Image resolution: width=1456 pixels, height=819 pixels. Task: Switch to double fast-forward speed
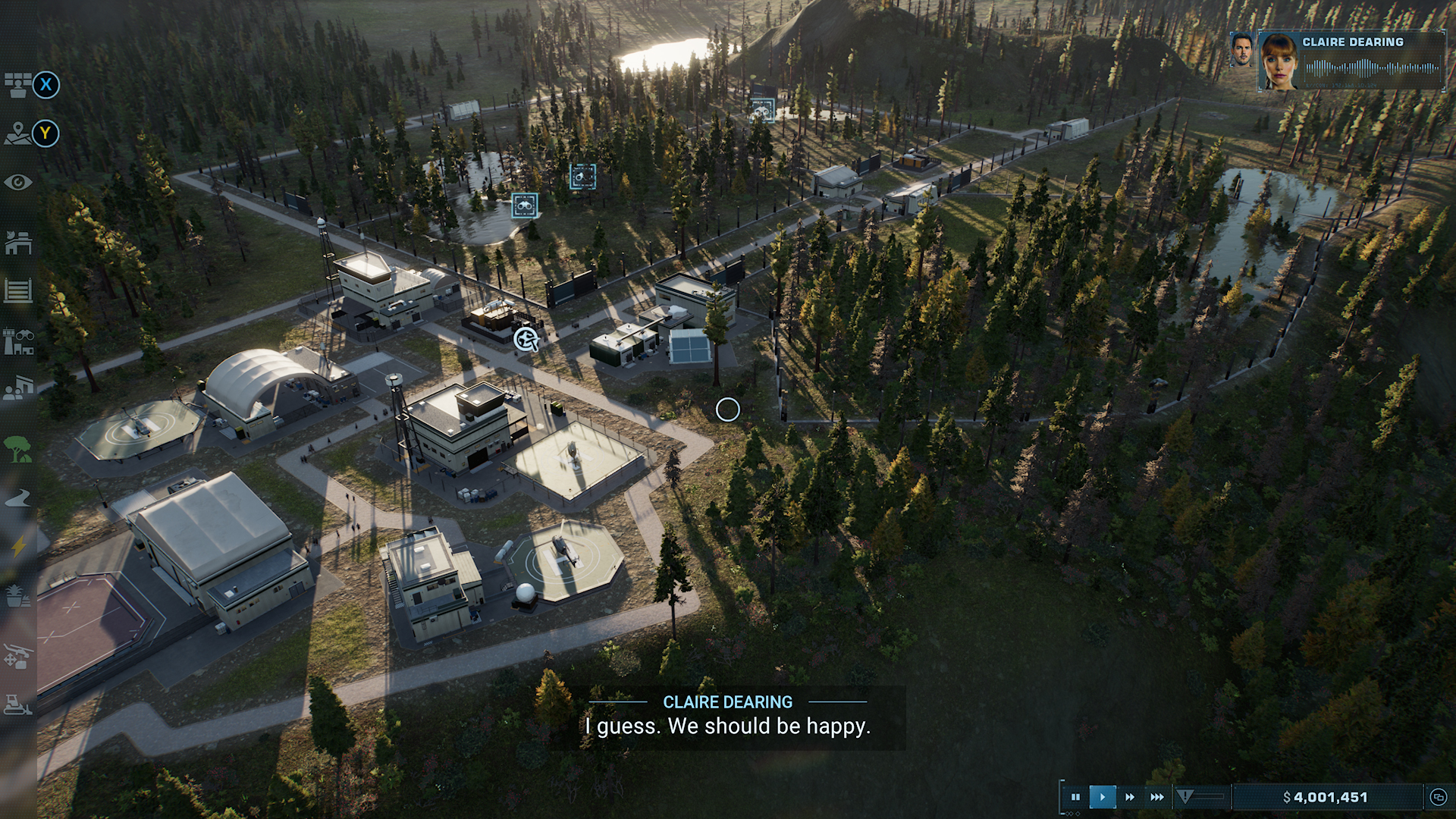[1130, 797]
